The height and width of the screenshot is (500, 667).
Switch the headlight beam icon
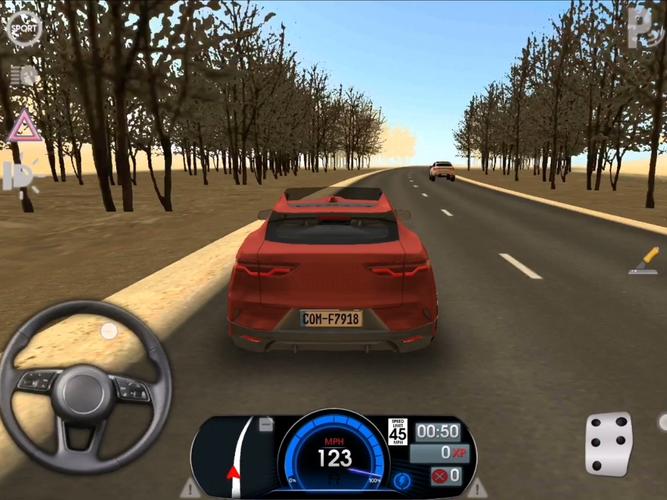point(22,76)
